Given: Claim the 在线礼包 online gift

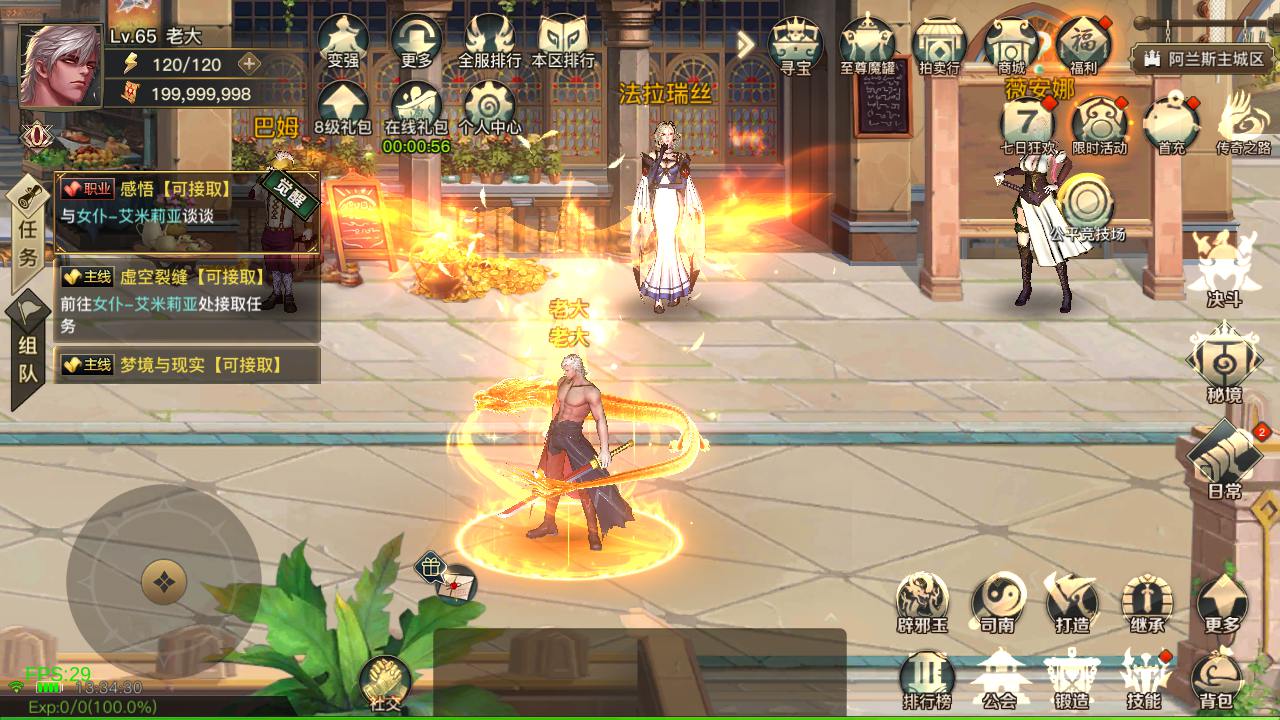Looking at the screenshot, I should coord(416,107).
